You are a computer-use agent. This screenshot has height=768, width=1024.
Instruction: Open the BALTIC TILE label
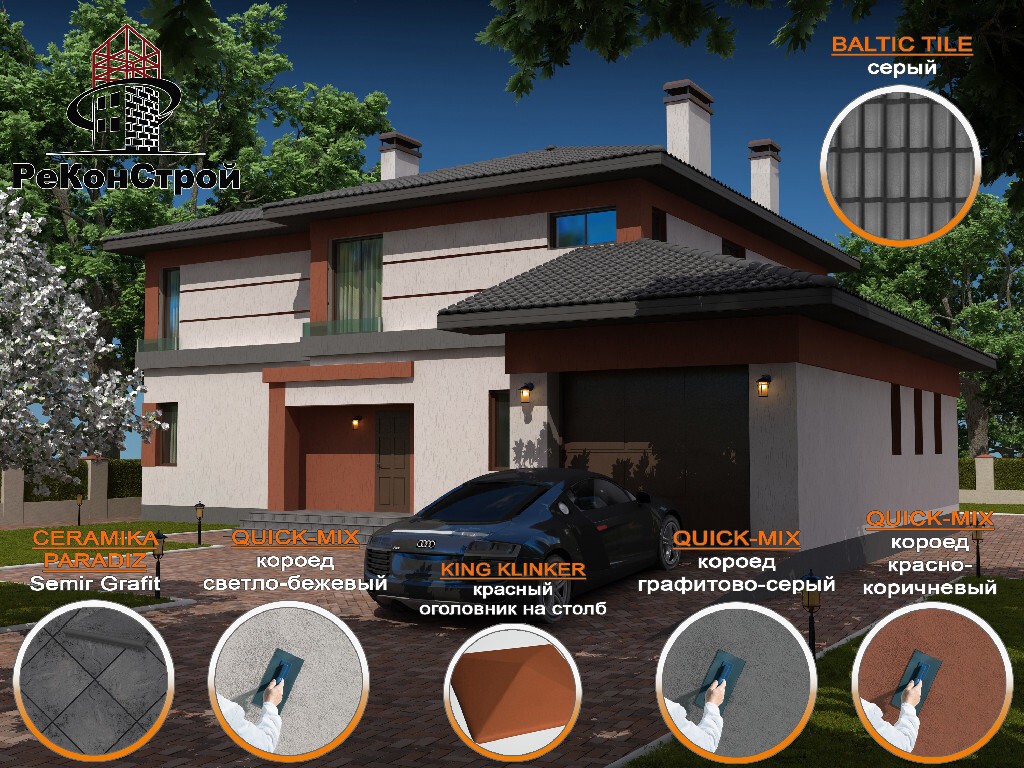coord(902,46)
